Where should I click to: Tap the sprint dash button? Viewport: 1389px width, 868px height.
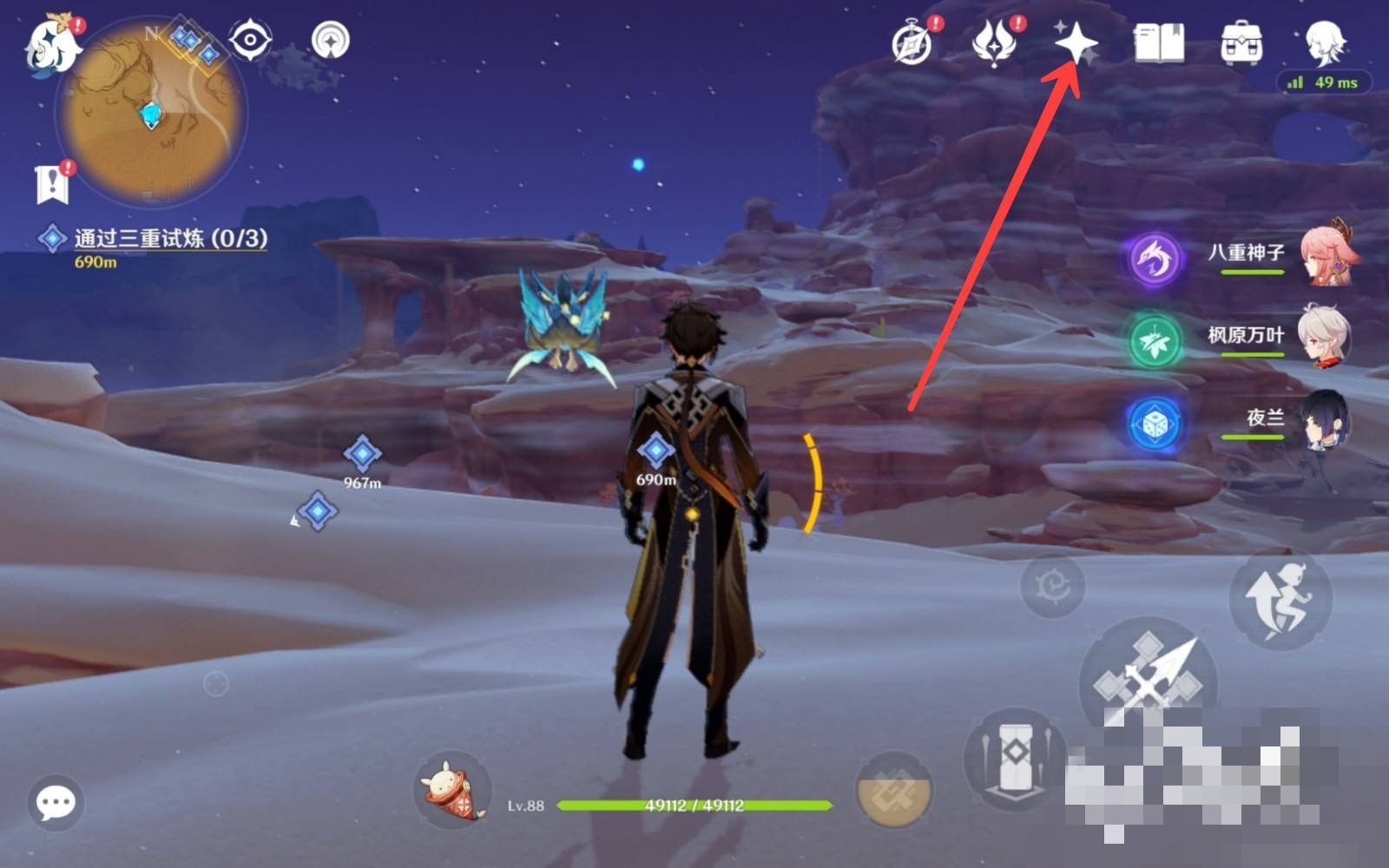(1280, 599)
